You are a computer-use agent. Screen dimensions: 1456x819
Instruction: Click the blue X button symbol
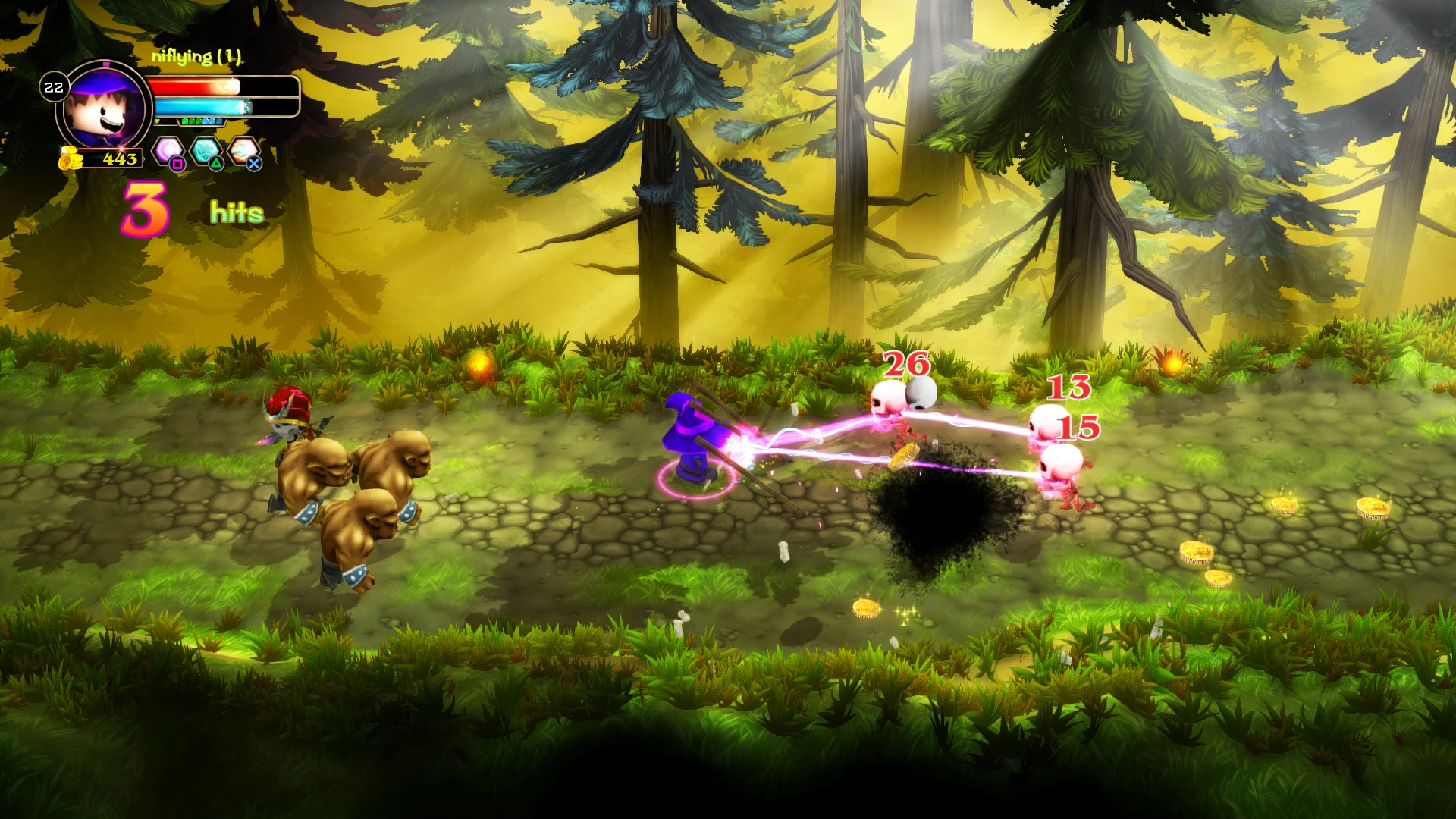[254, 165]
